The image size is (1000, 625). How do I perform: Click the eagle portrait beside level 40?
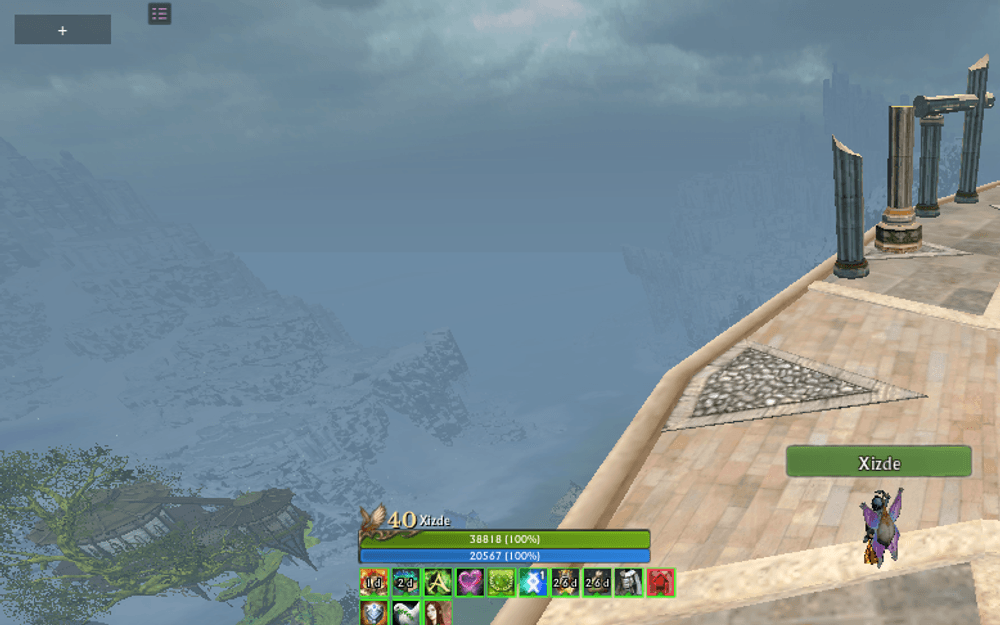coord(373,518)
